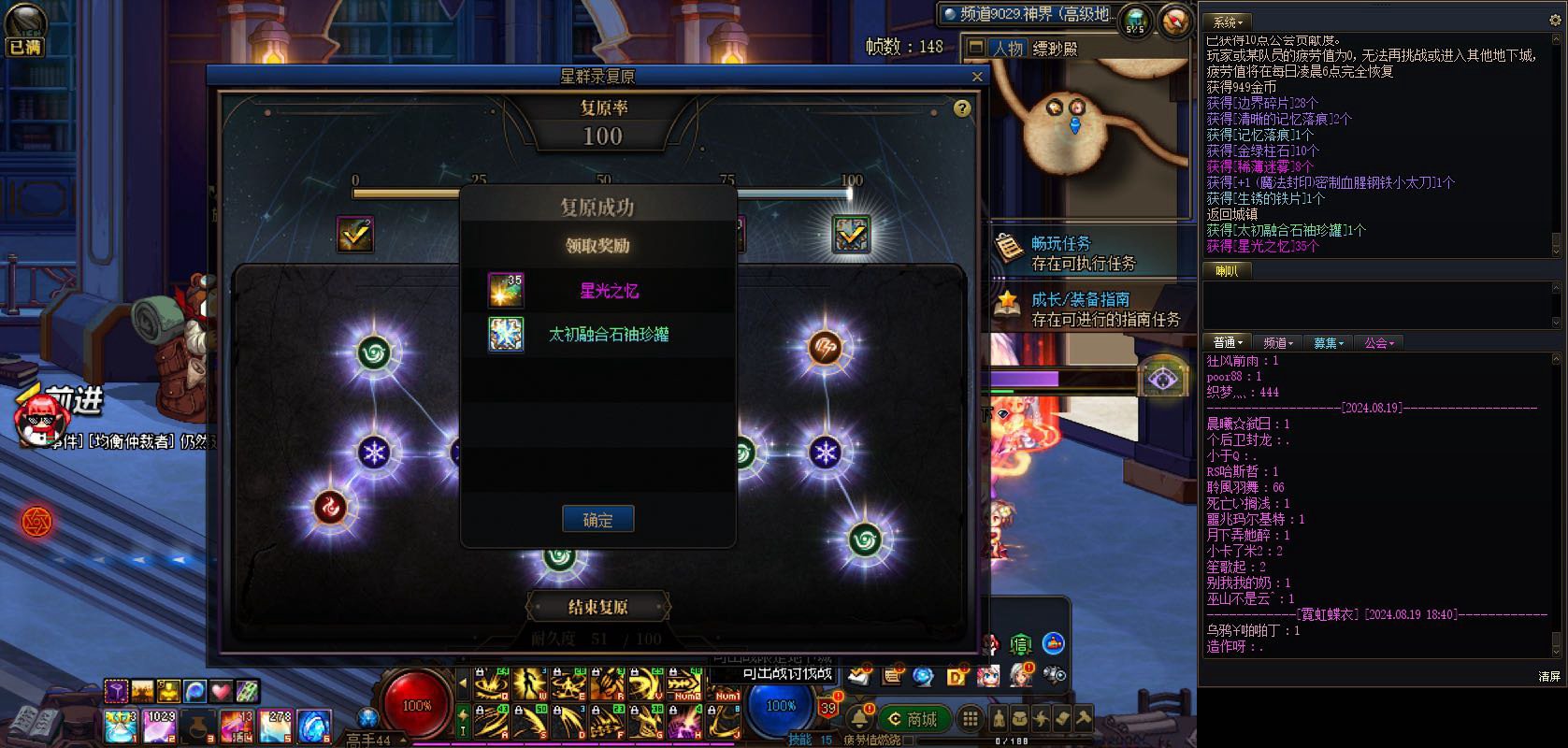The width and height of the screenshot is (1568, 748).
Task: Switch chat to the 普通 tab
Action: coord(1227,343)
